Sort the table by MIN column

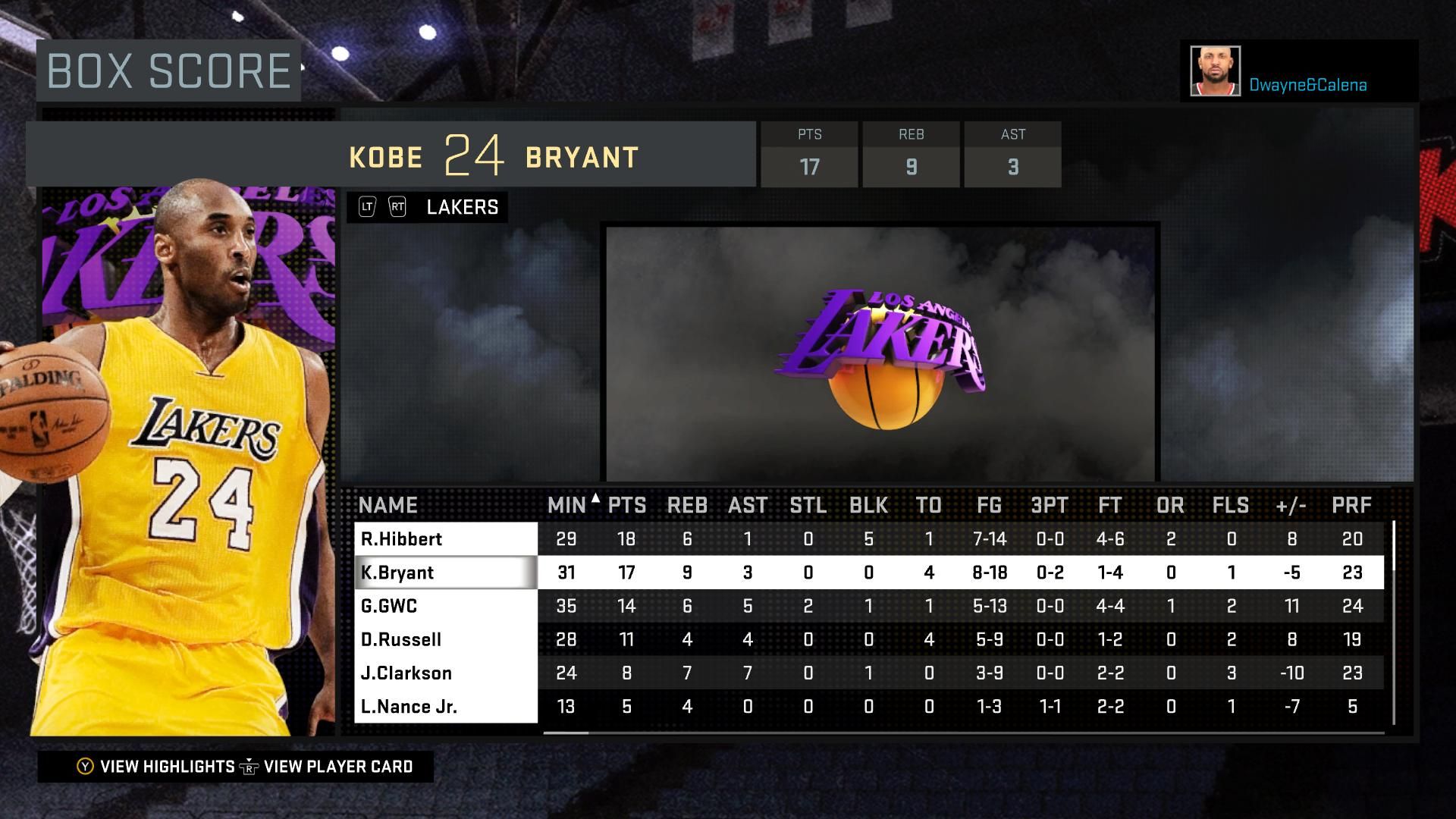[566, 505]
